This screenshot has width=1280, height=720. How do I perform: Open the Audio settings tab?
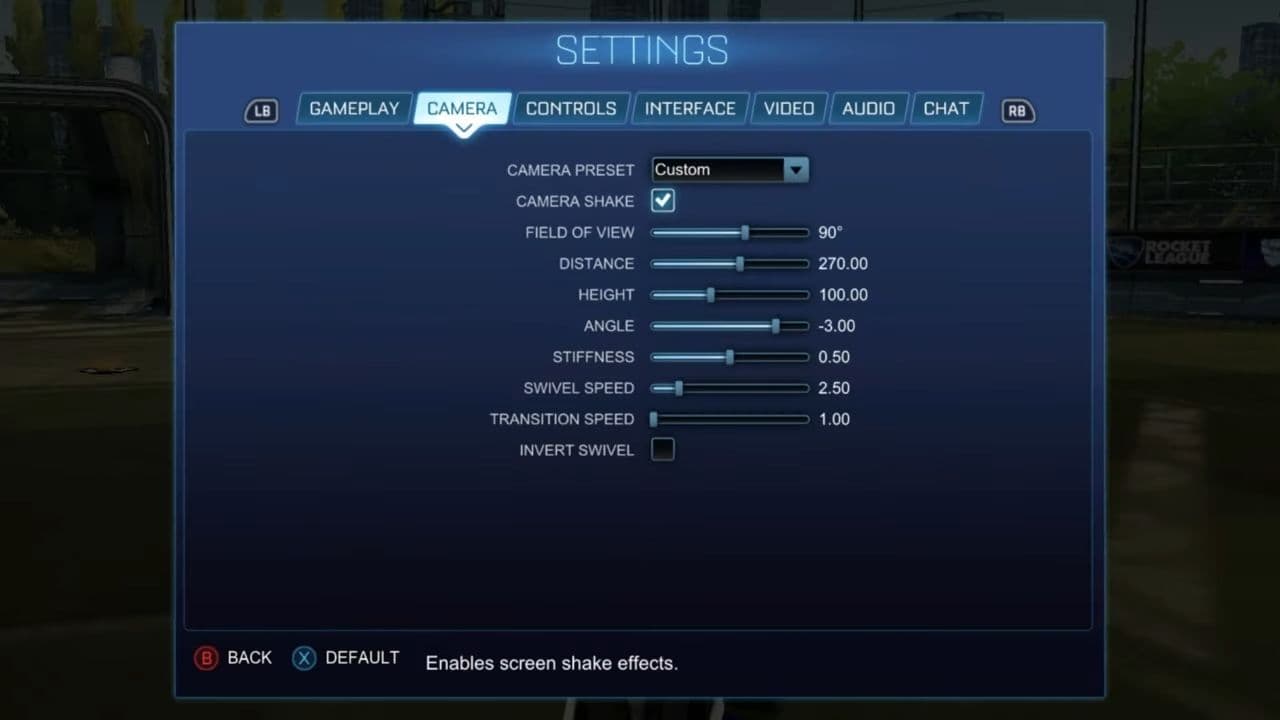pyautogui.click(x=868, y=108)
